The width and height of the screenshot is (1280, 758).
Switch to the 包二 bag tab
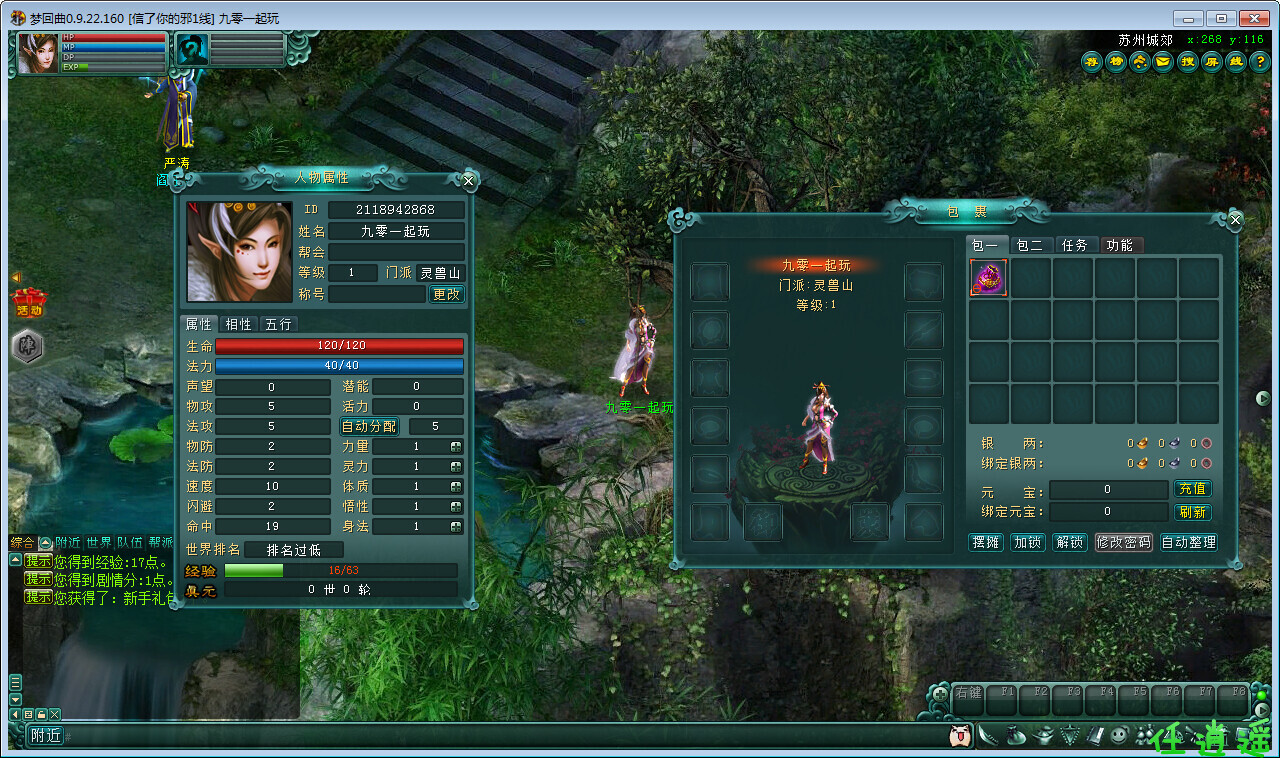click(1029, 245)
